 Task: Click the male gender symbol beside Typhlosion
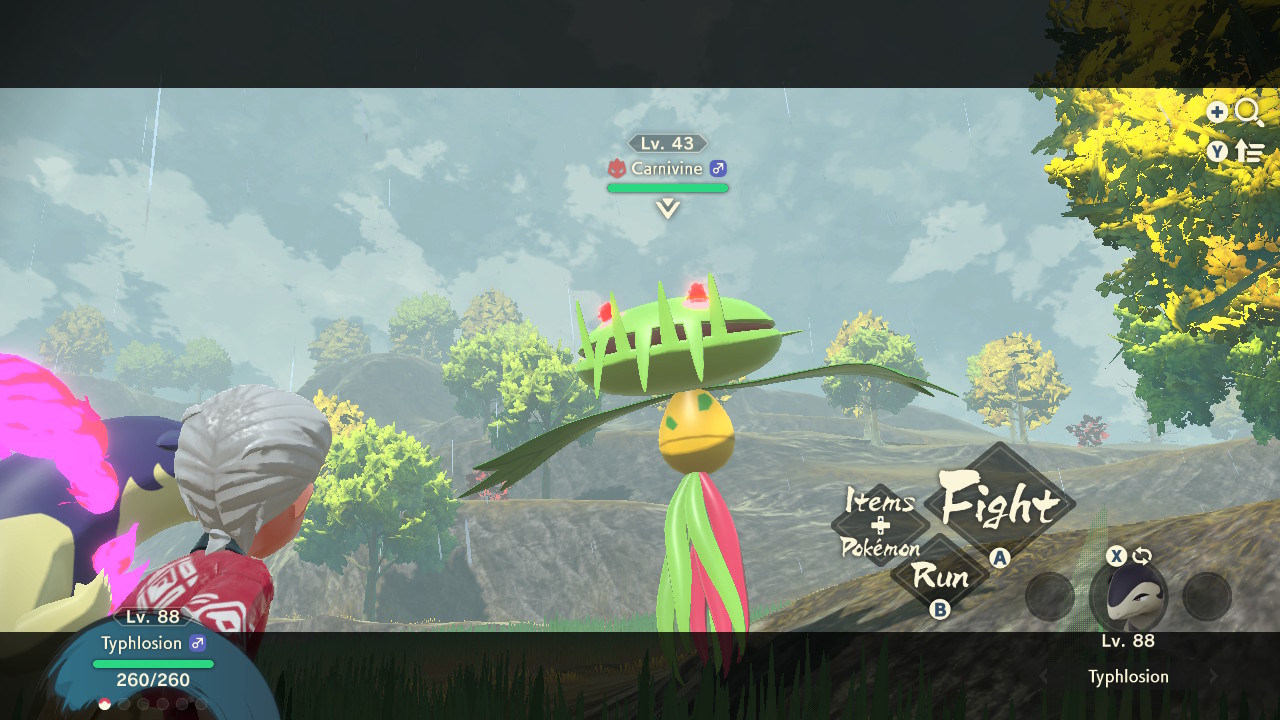(x=198, y=642)
